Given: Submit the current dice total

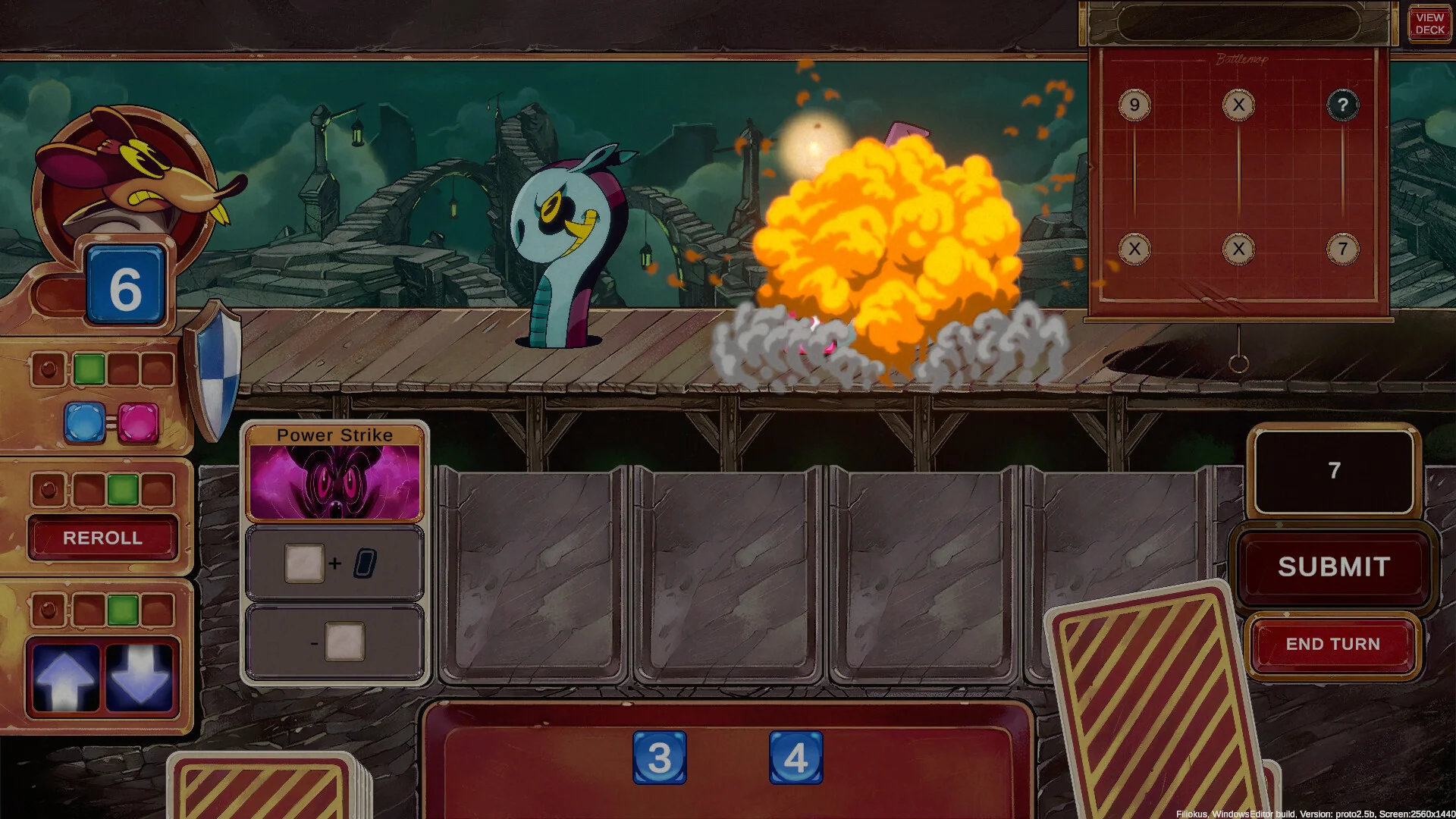Looking at the screenshot, I should point(1334,566).
